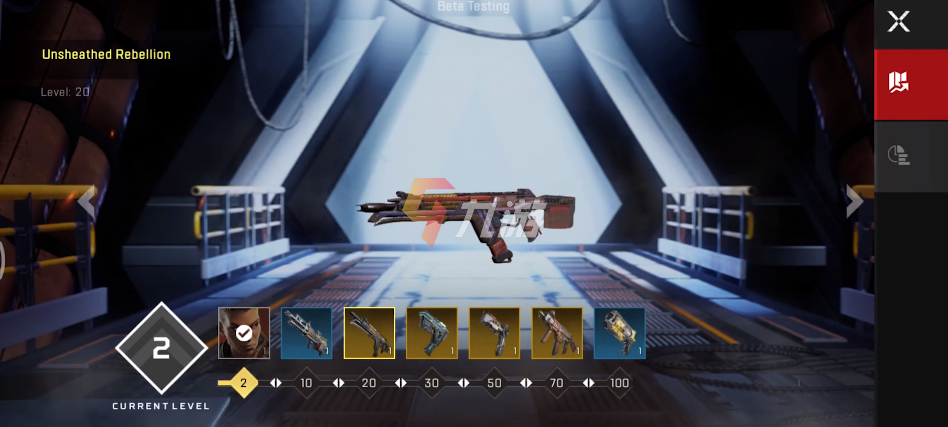The height and width of the screenshot is (427, 948).
Task: Select the level 10 blue rifle reward
Action: [306, 333]
